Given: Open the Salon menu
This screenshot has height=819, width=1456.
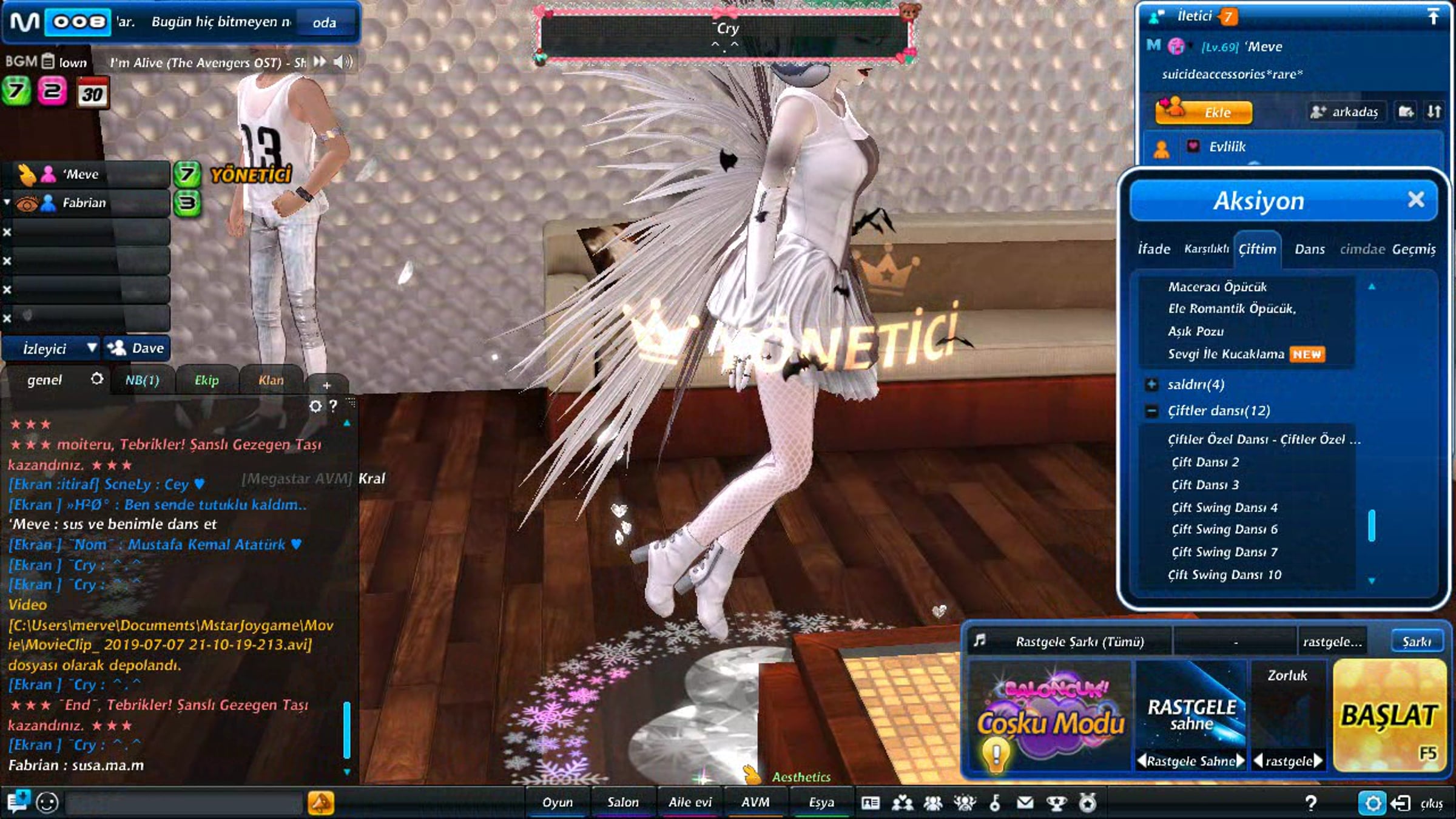Looking at the screenshot, I should [x=623, y=802].
